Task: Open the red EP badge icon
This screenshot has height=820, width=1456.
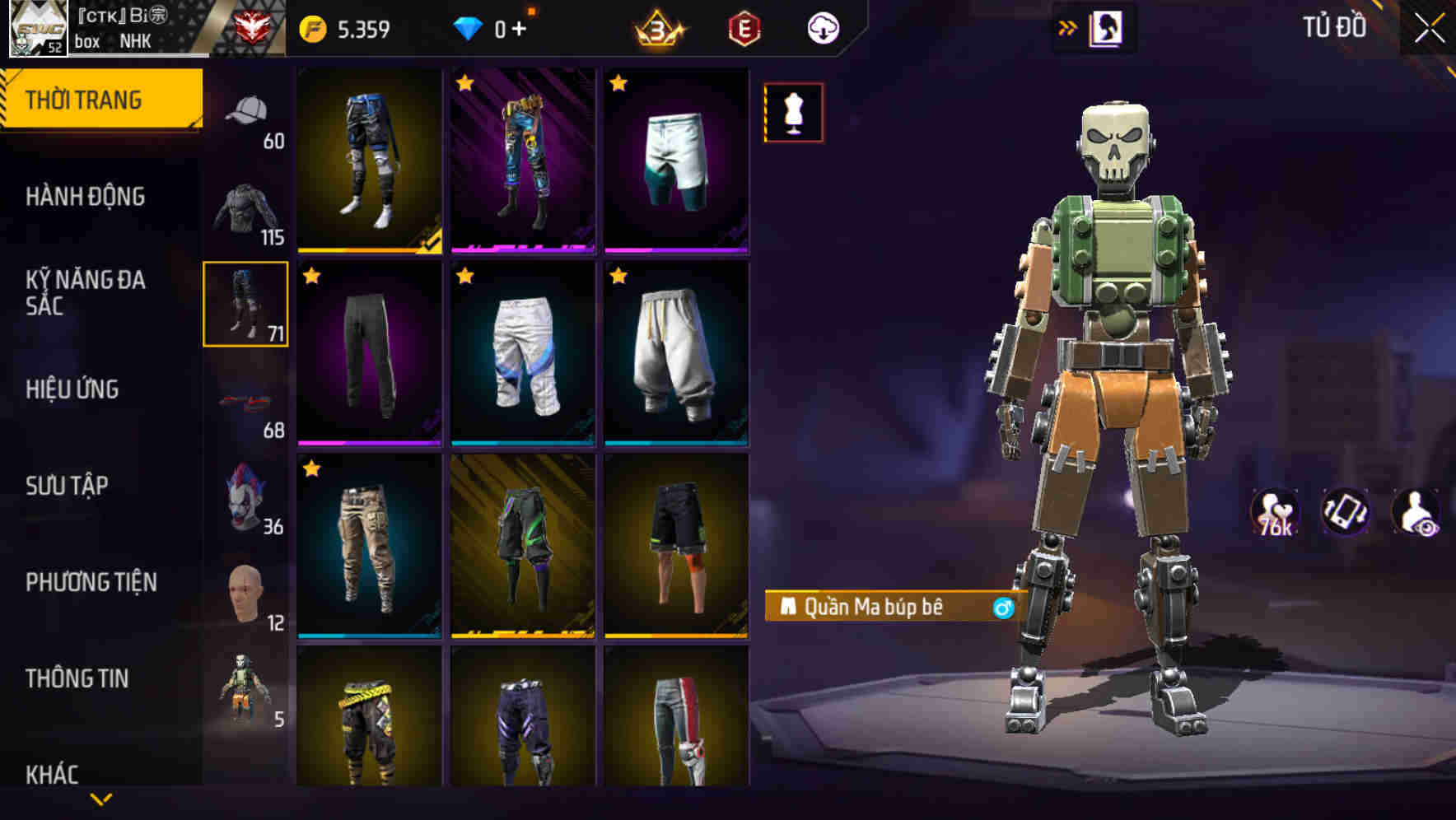Action: [744, 27]
